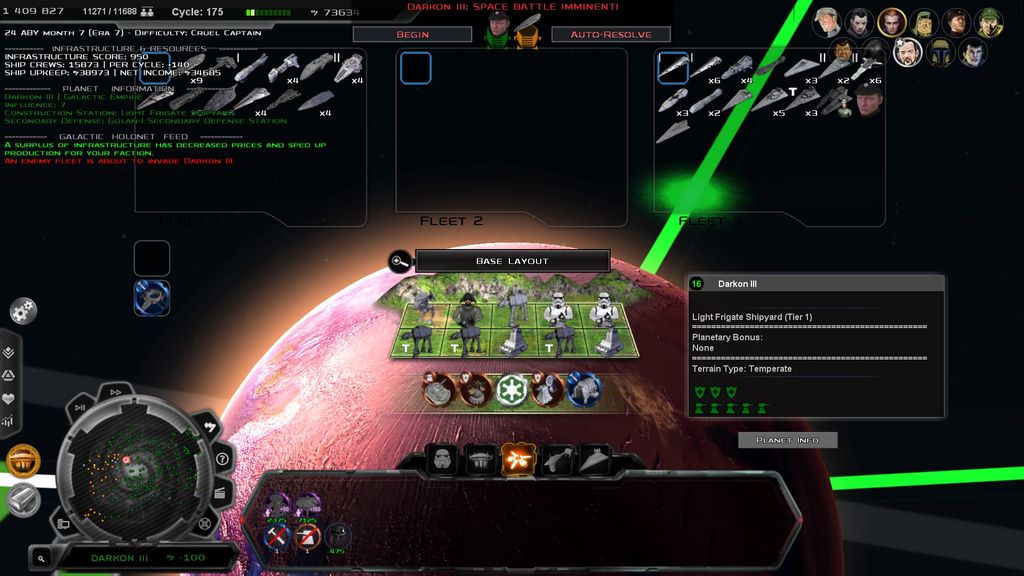Begin the Darkon III space battle
Screen dimensions: 1024x576
[x=412, y=34]
